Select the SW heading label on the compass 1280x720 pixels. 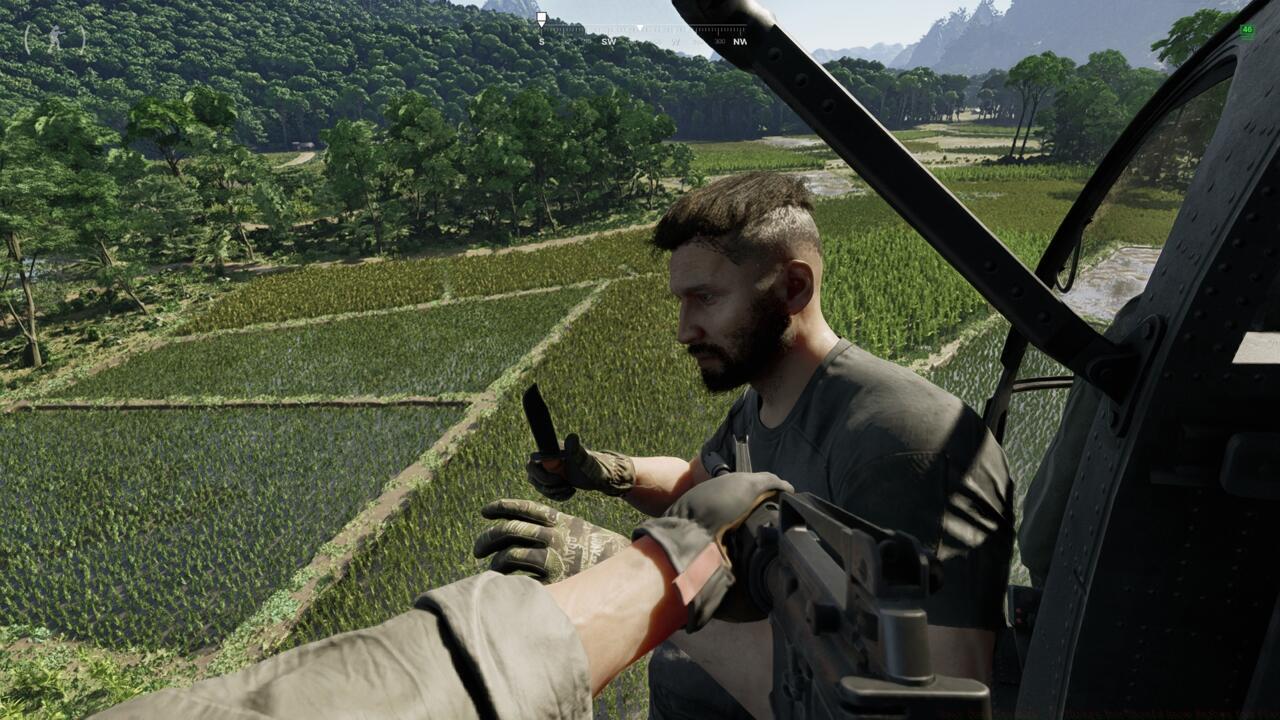click(x=610, y=41)
